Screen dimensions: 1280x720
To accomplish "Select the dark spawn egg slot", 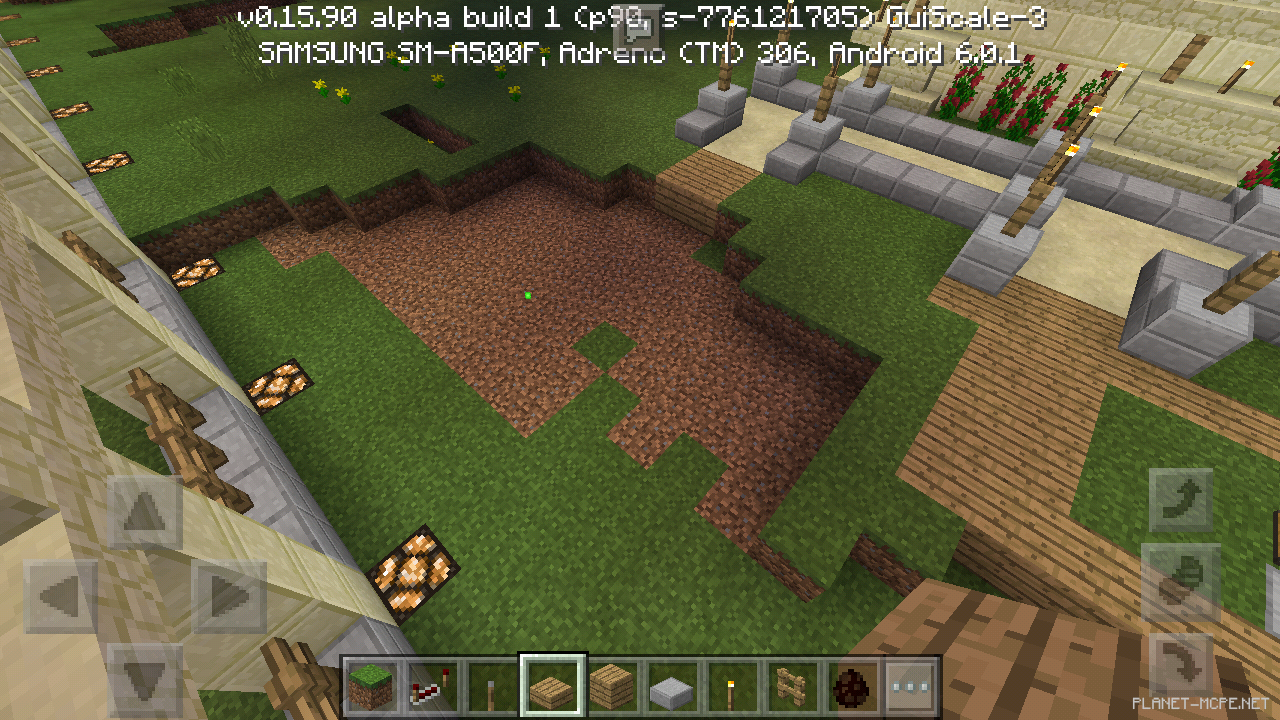I will point(852,687).
